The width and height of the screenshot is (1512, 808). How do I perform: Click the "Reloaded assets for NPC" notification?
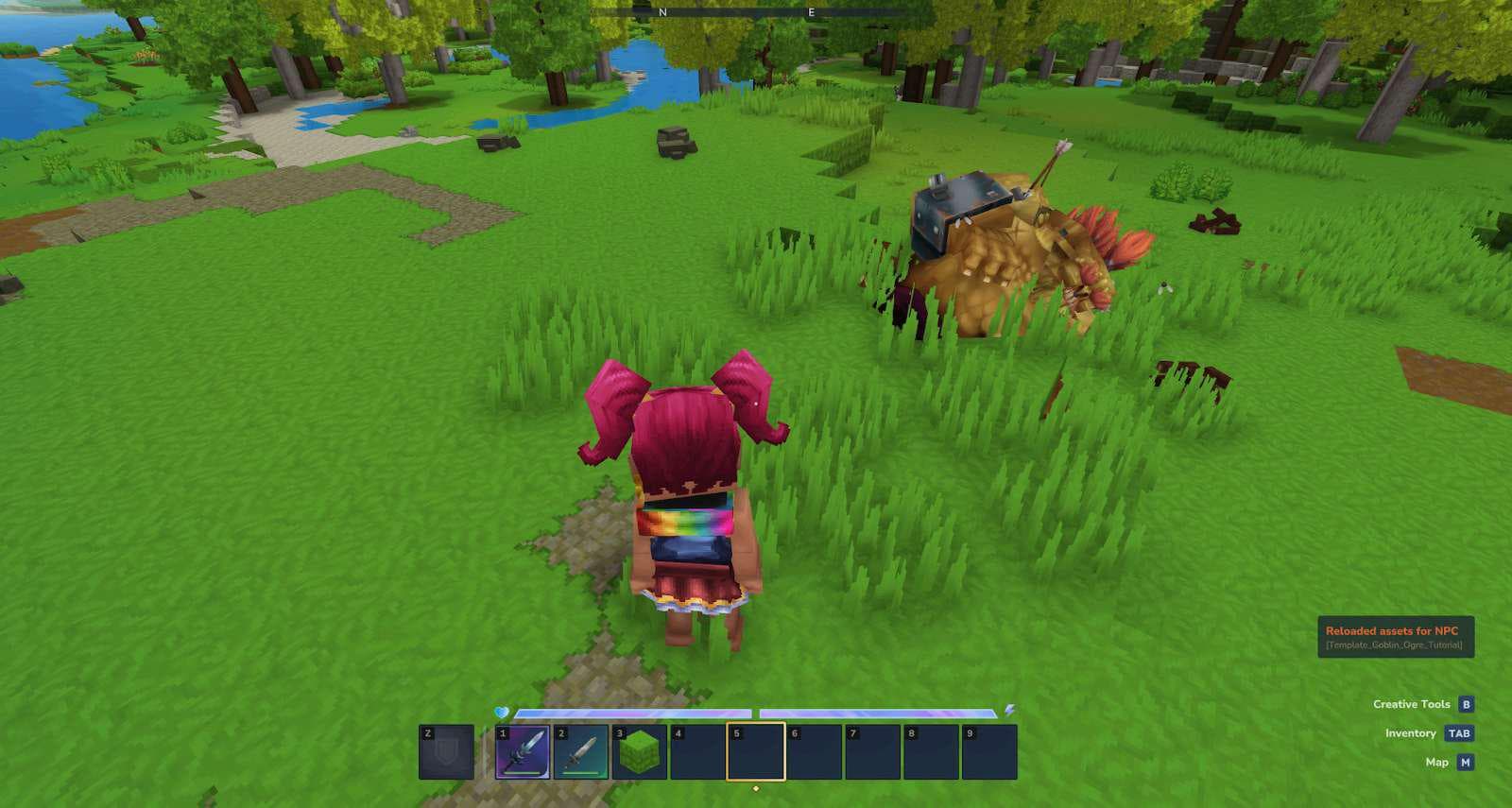pos(1395,637)
